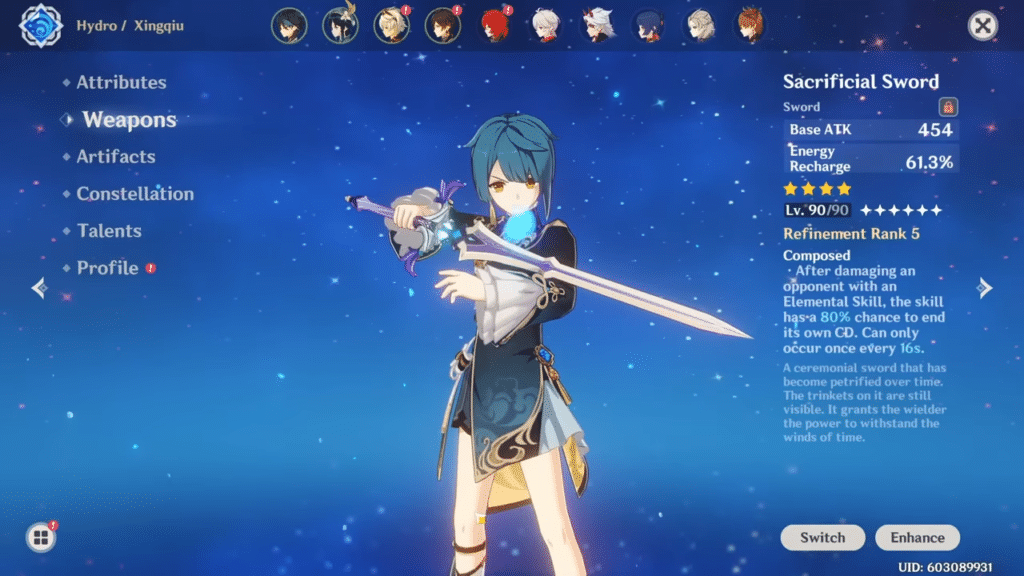Open the Constellation page
The width and height of the screenshot is (1024, 576).
pyautogui.click(x=135, y=194)
